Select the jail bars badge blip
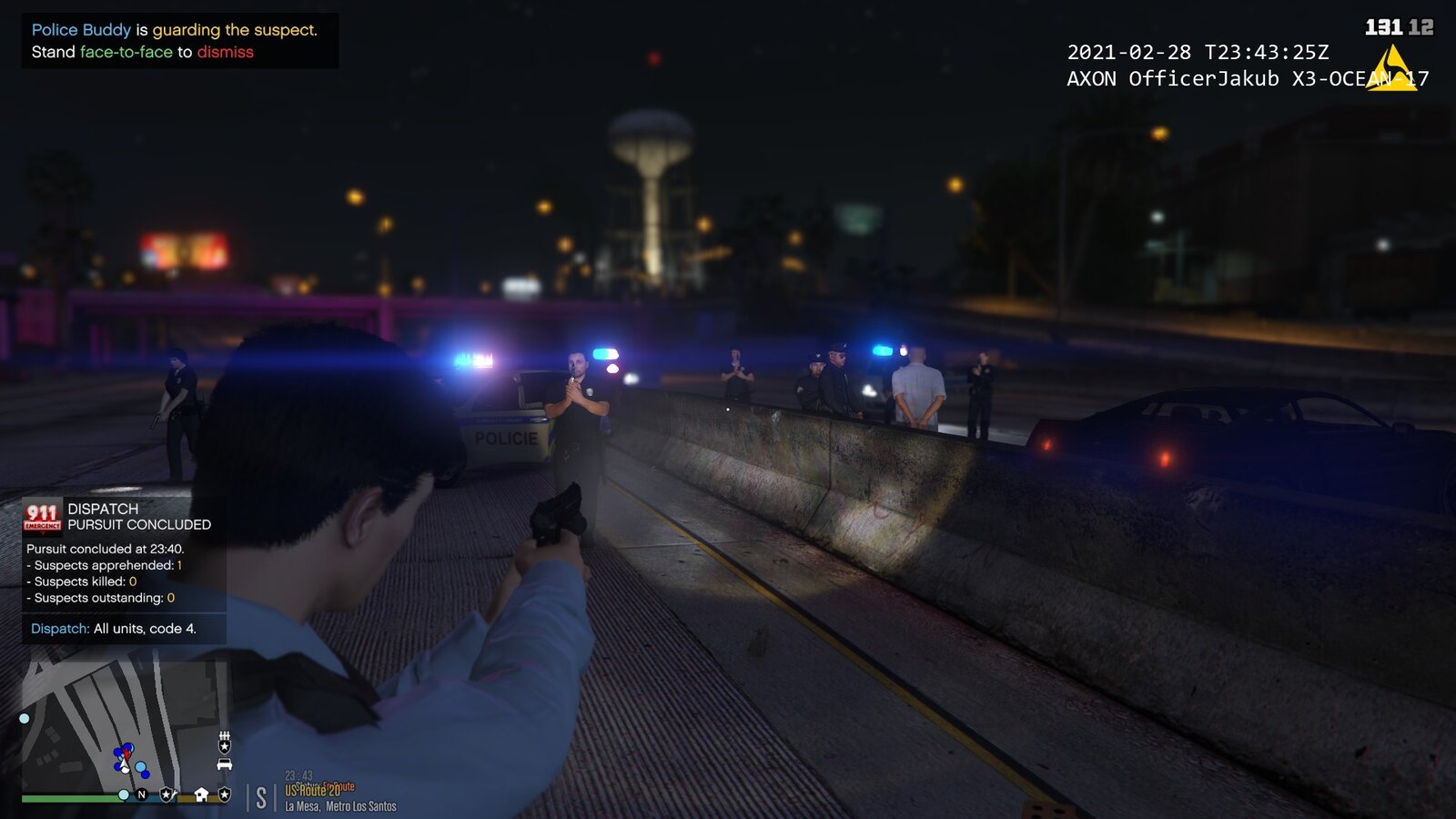Image resolution: width=1456 pixels, height=819 pixels. point(225,743)
